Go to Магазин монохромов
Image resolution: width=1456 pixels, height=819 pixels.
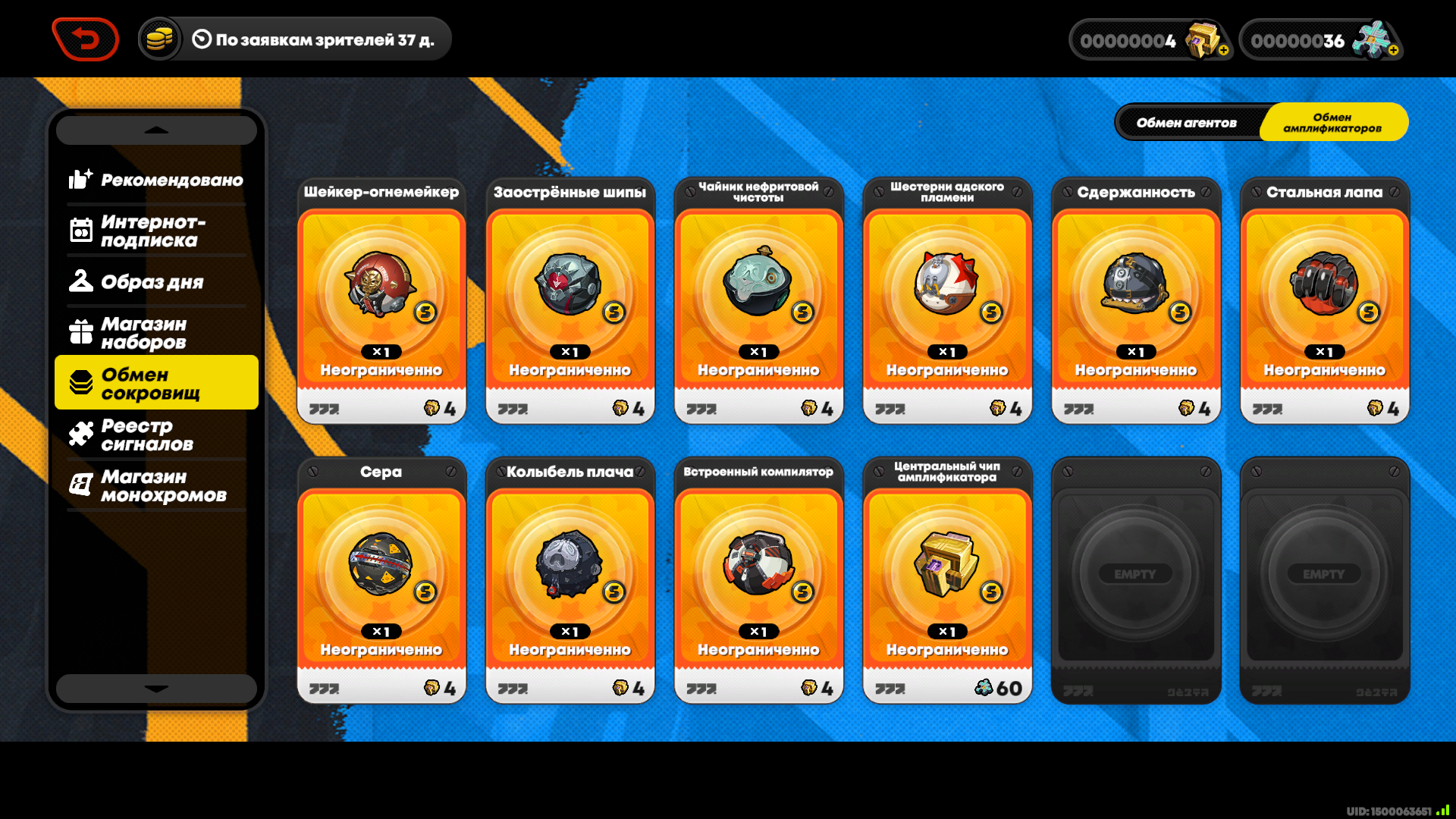(156, 485)
